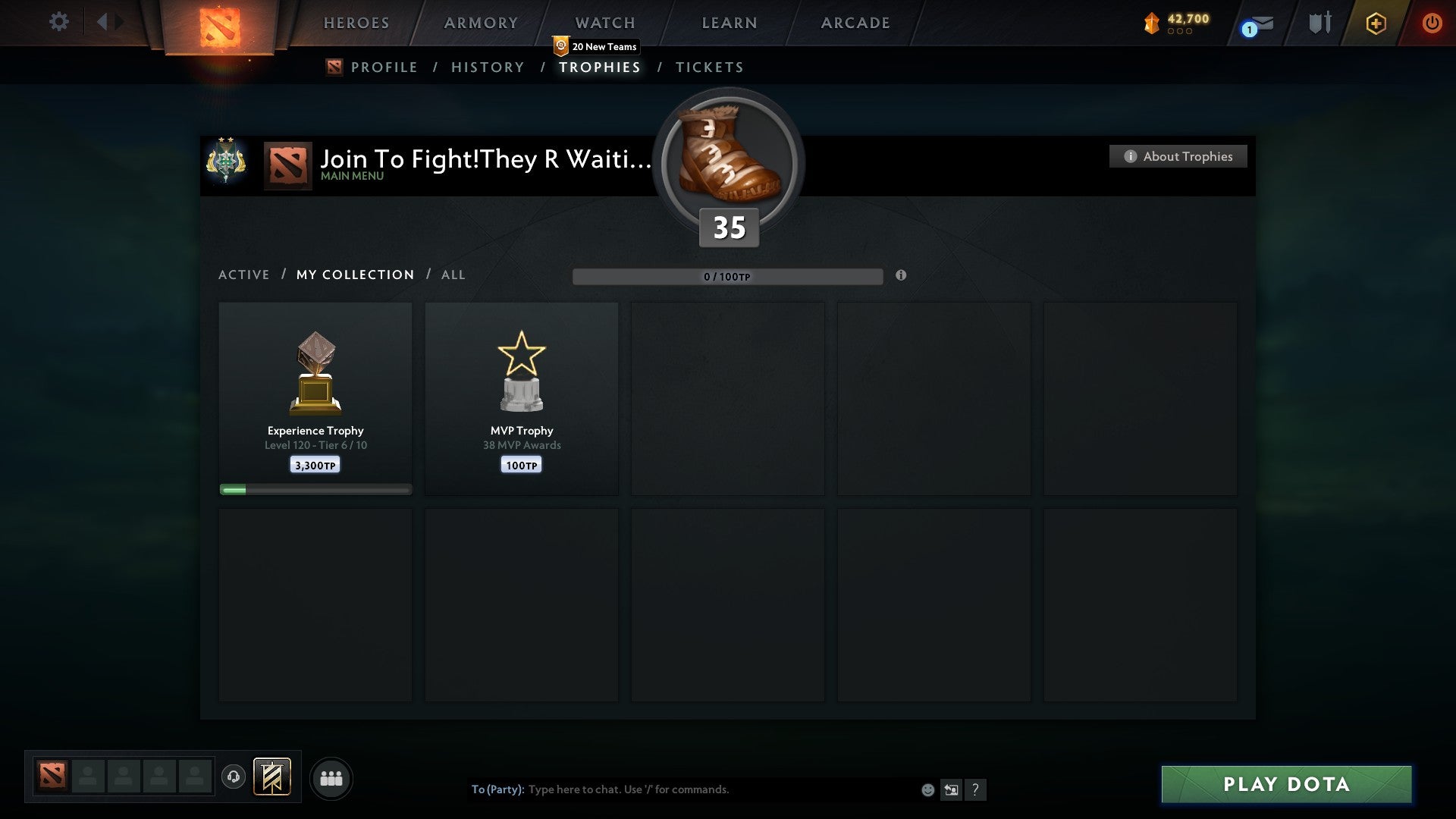Switch to the TICKETS tab

tap(709, 67)
